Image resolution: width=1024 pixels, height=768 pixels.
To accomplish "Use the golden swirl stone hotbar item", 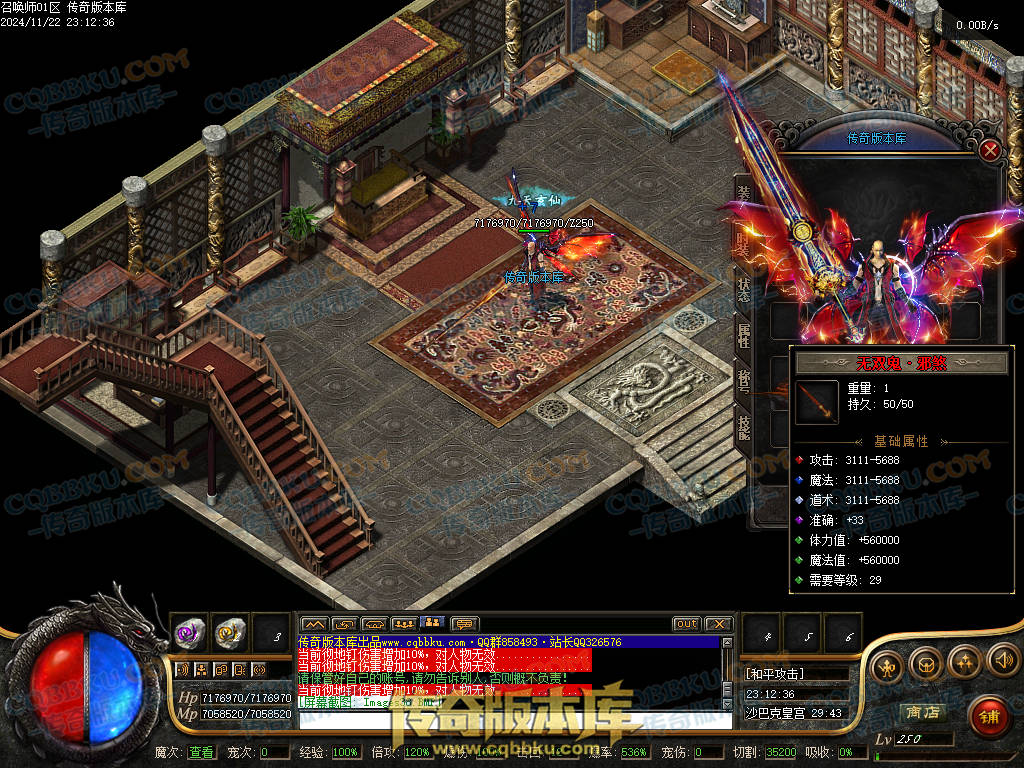I will [x=231, y=632].
